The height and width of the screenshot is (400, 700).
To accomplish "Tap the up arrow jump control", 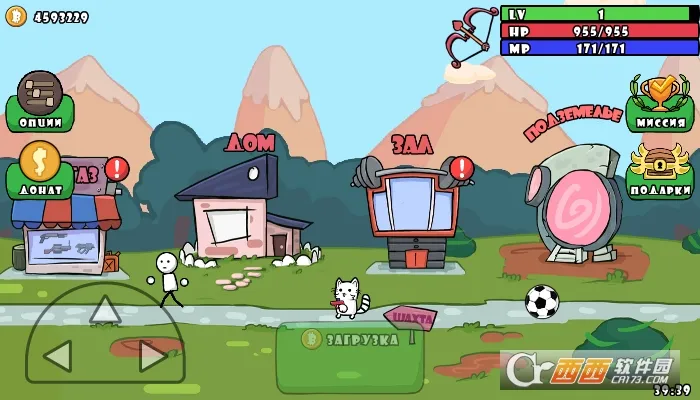I will pyautogui.click(x=105, y=310).
